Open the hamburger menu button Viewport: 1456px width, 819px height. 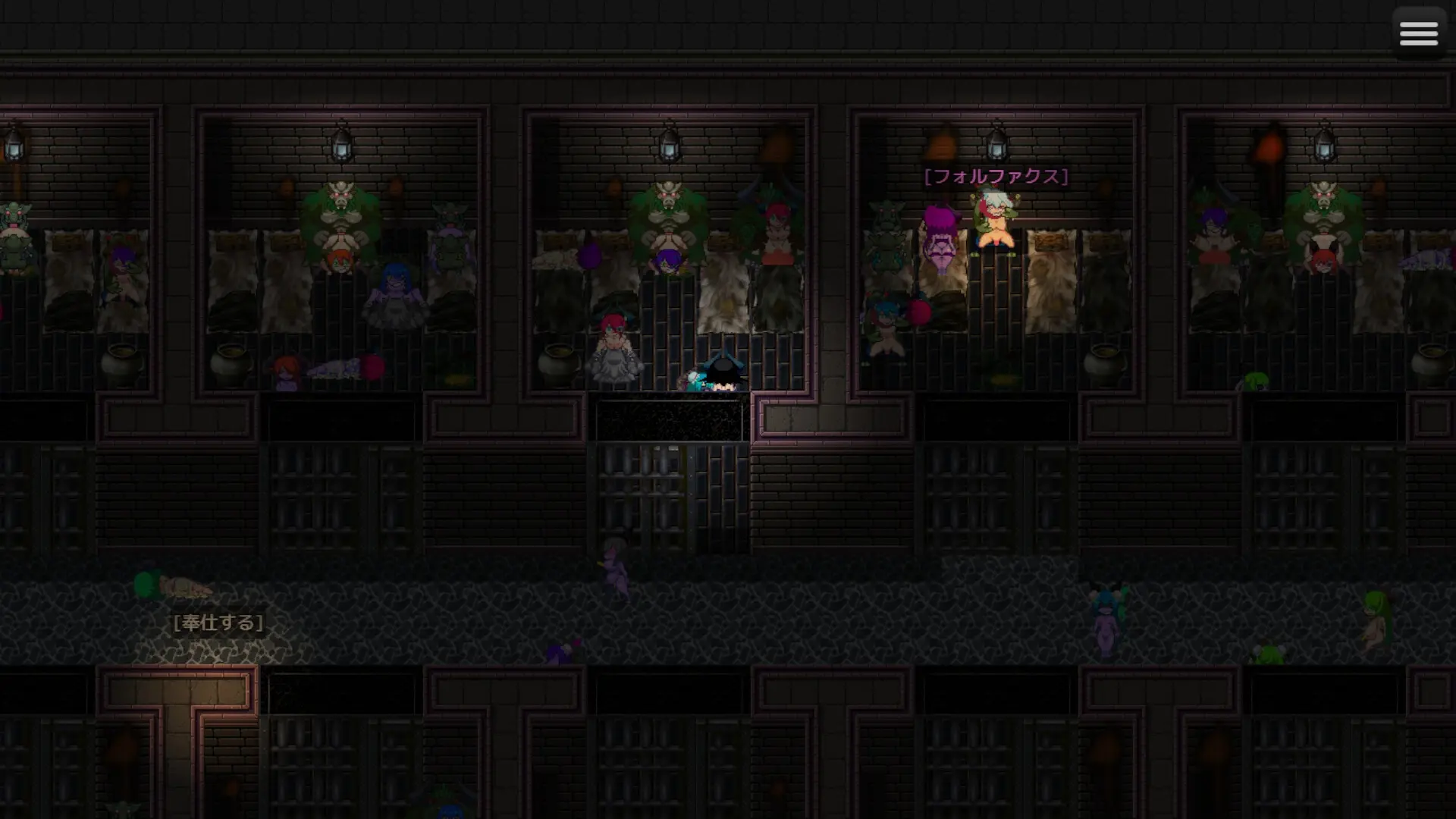coord(1418,33)
